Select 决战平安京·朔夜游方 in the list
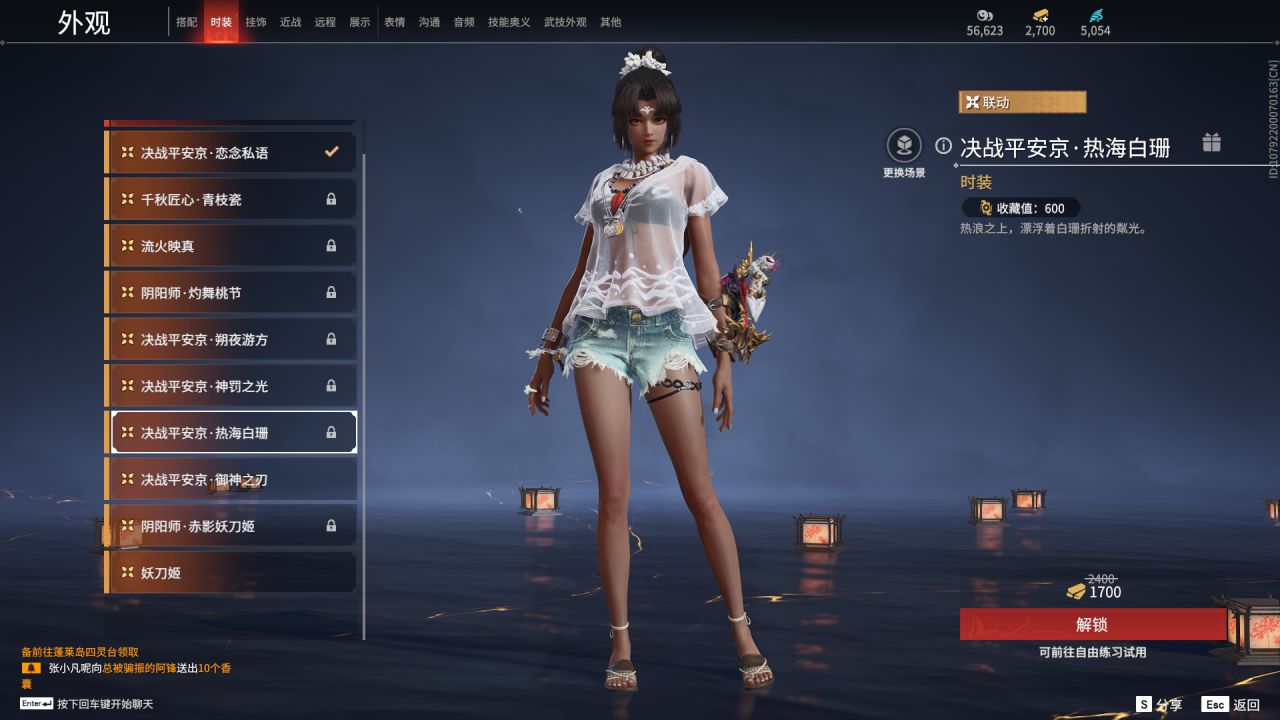The image size is (1280, 720). click(x=231, y=340)
